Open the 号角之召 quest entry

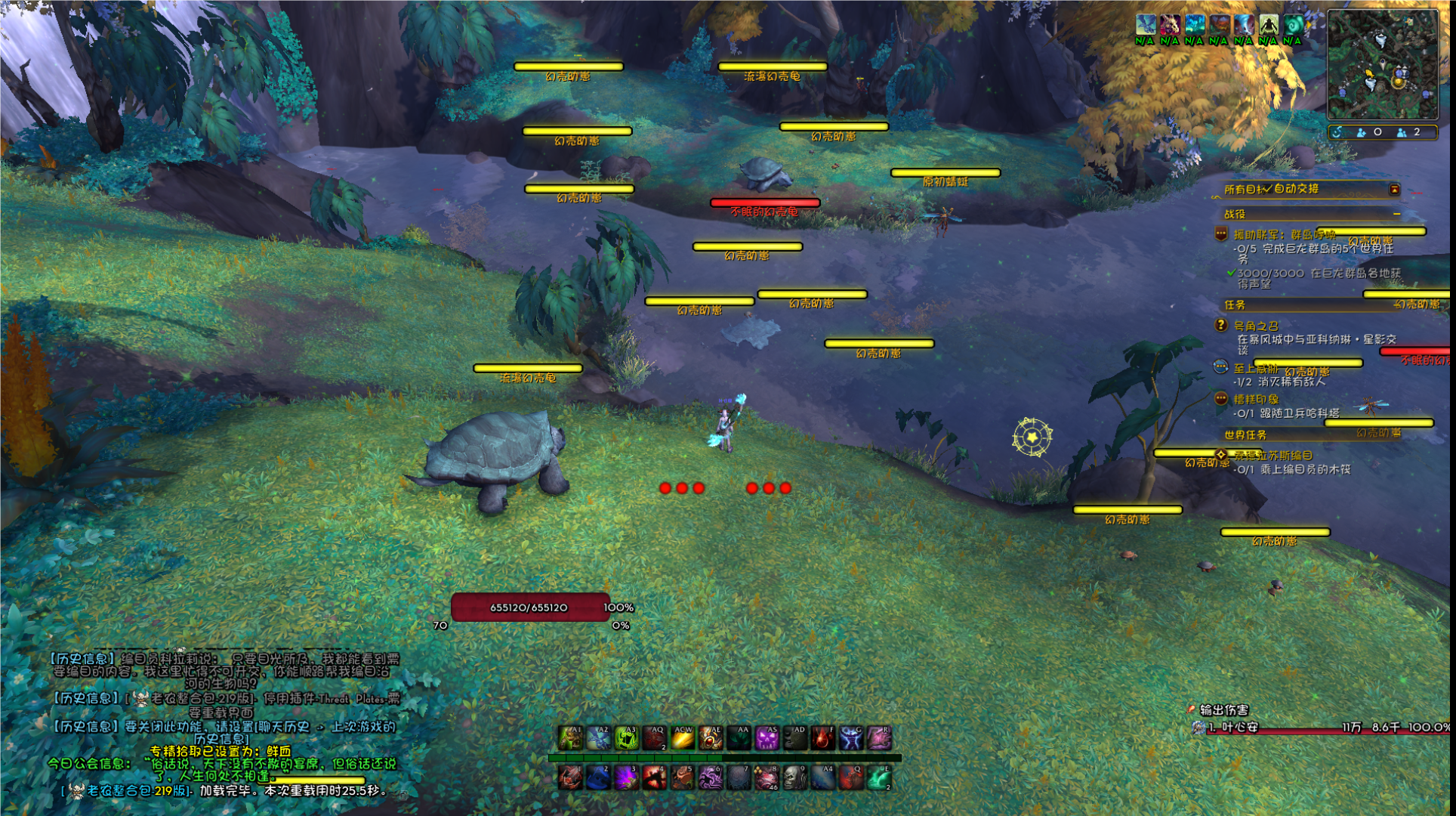[x=1256, y=326]
